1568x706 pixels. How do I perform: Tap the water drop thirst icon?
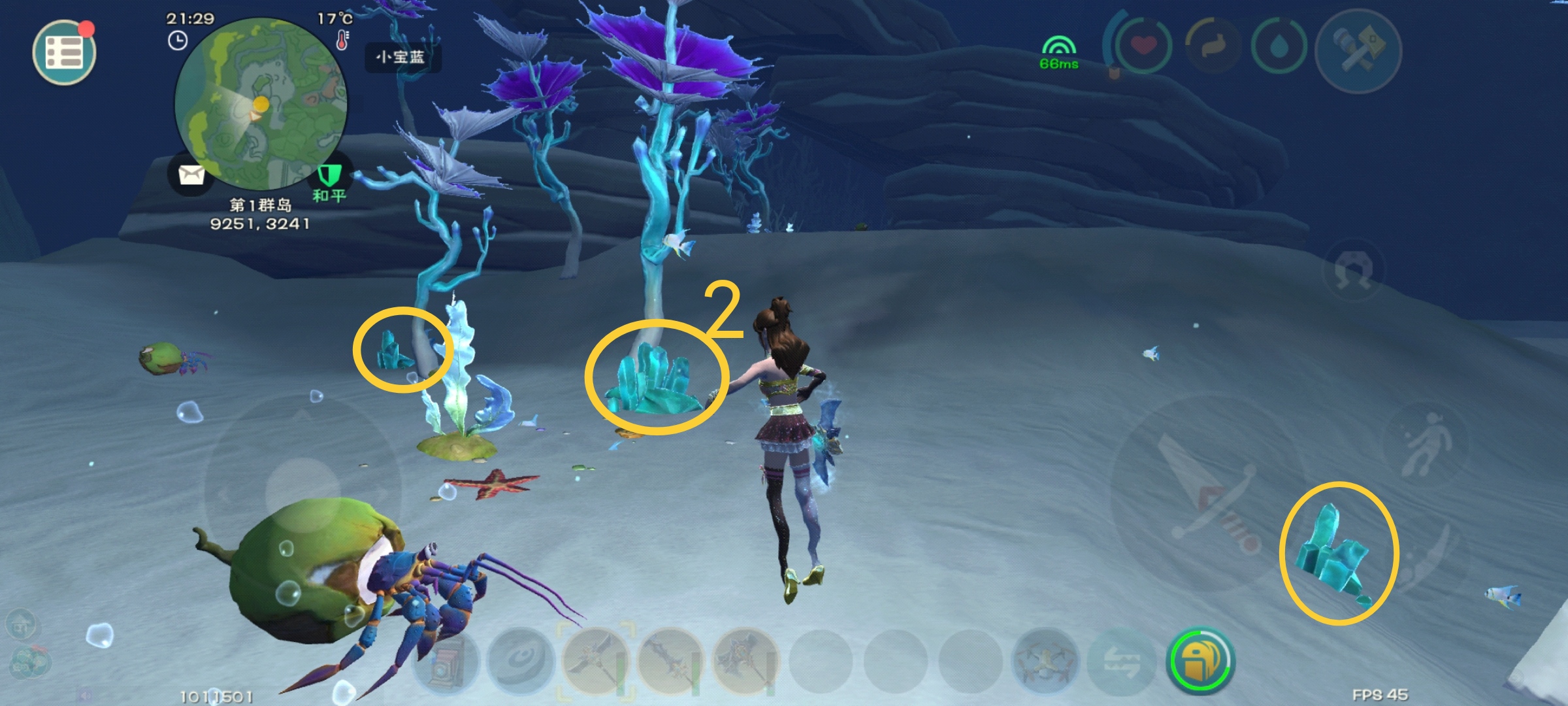(x=1278, y=47)
